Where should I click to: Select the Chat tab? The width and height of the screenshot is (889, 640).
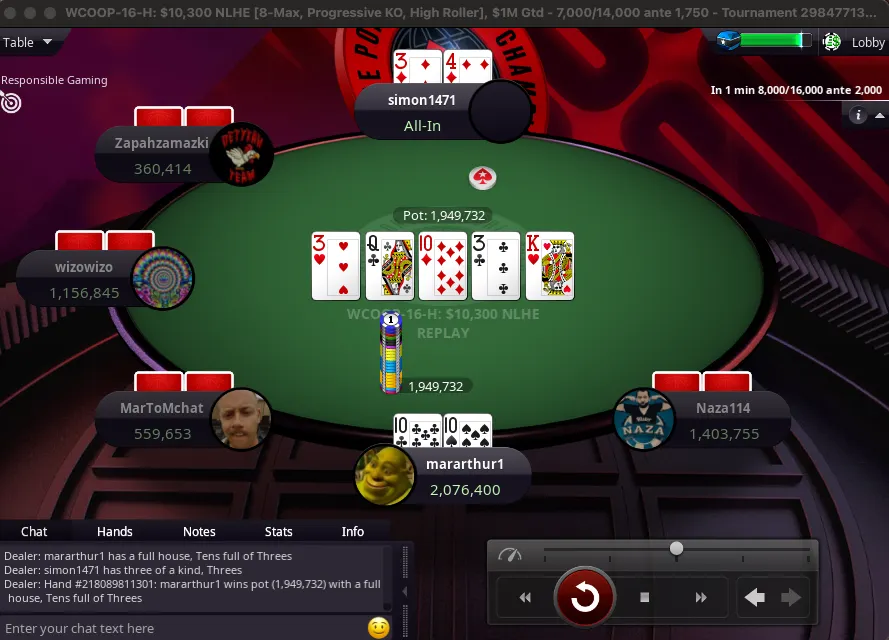pos(34,531)
